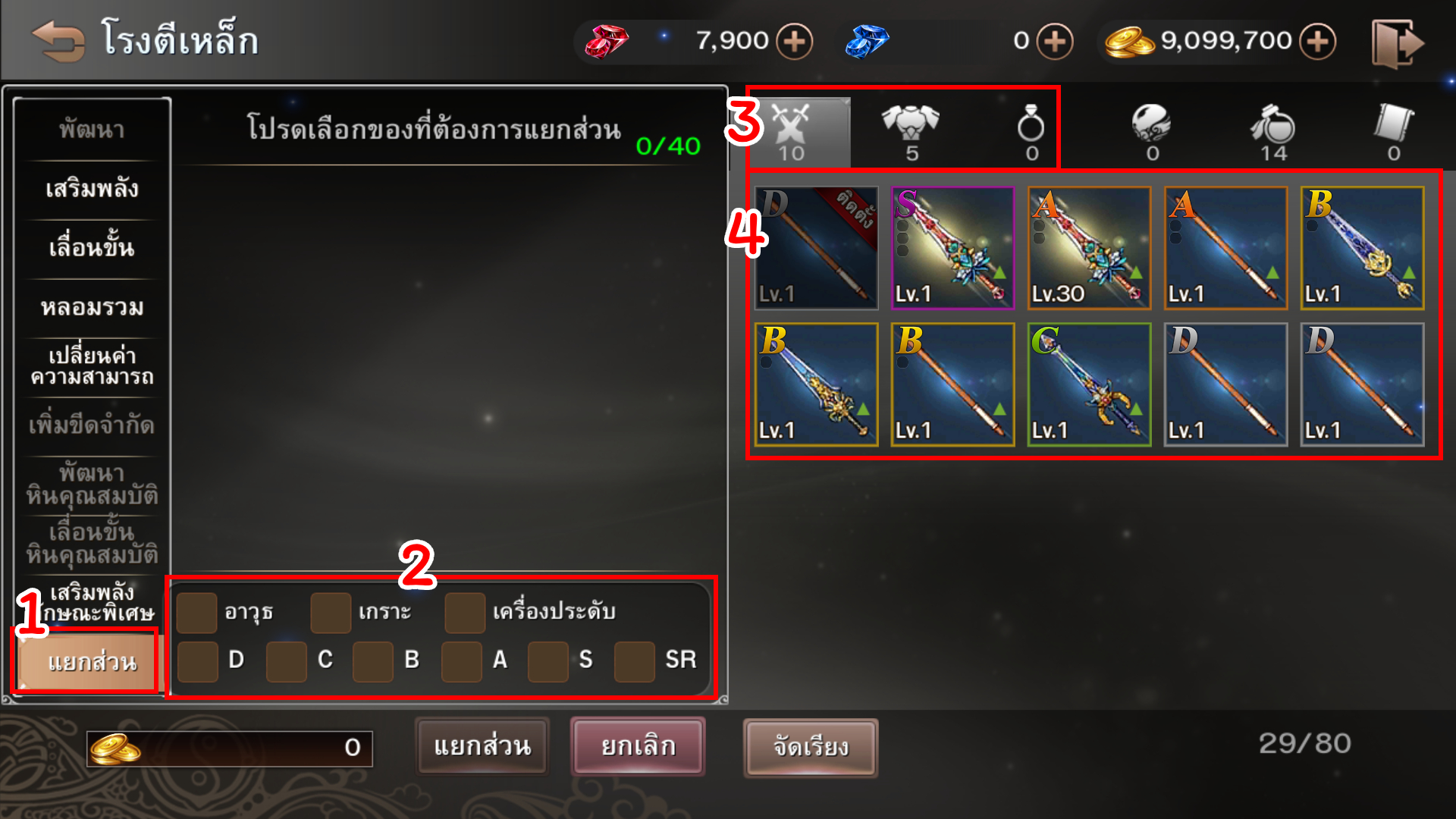Tick the อาวุธ weapon checkbox

coord(196,613)
